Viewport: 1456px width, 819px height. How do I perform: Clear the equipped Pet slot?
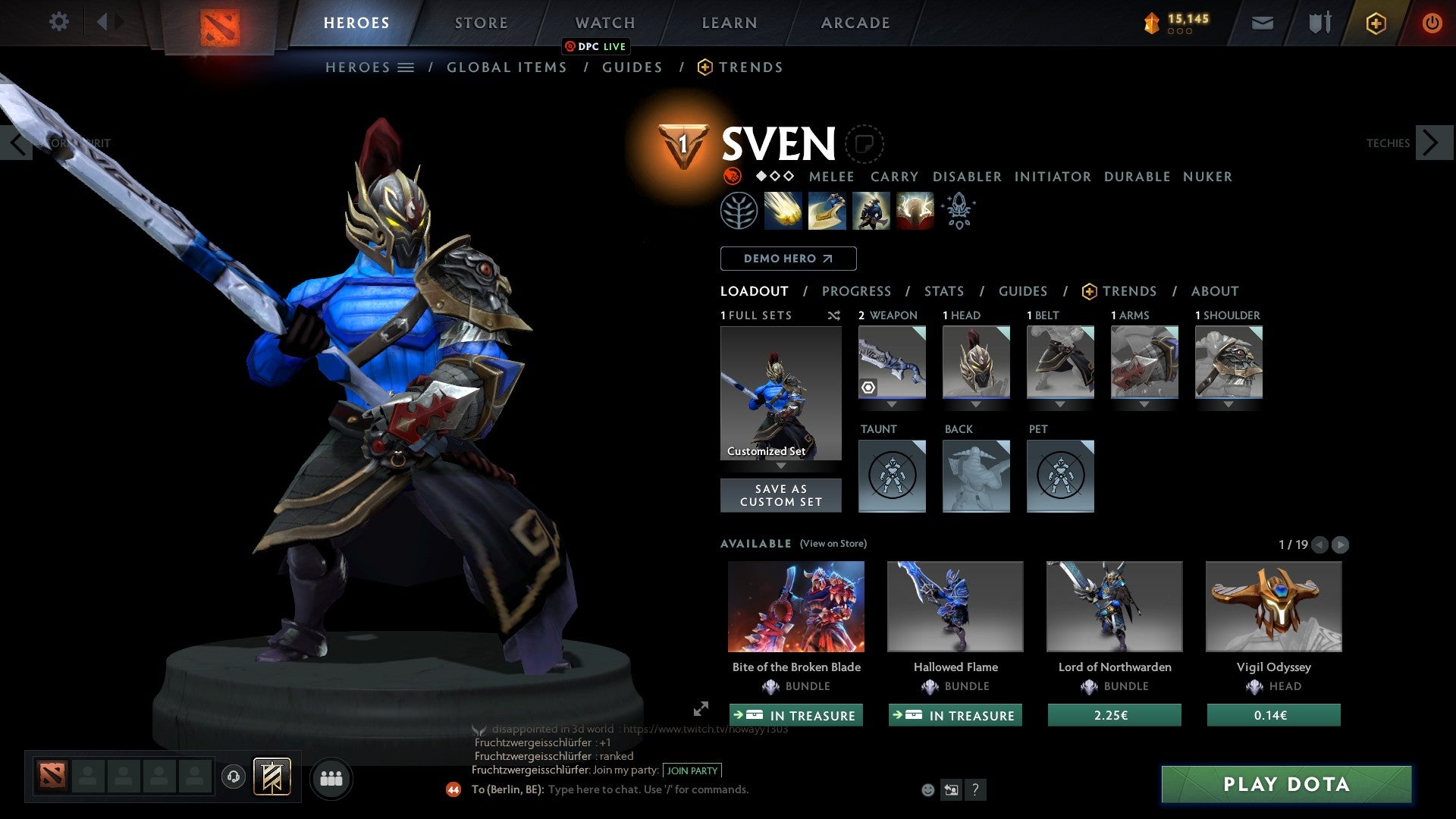(x=1060, y=475)
